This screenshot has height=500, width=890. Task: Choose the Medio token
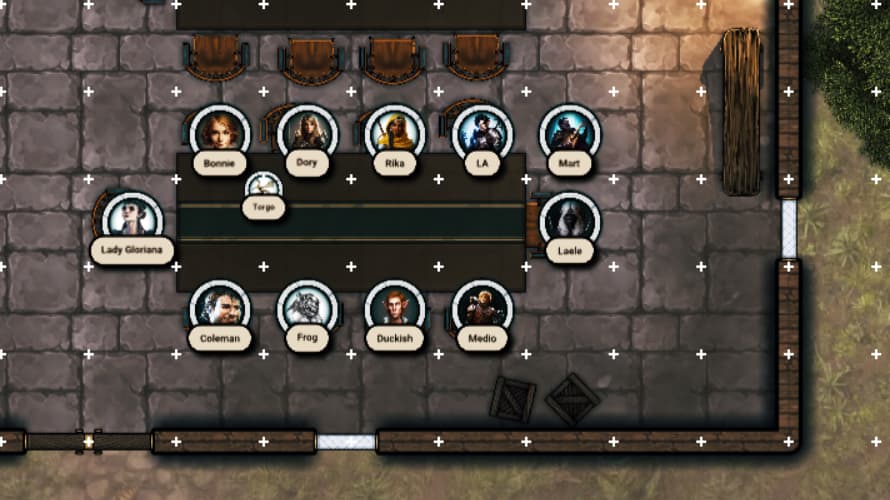[482, 307]
